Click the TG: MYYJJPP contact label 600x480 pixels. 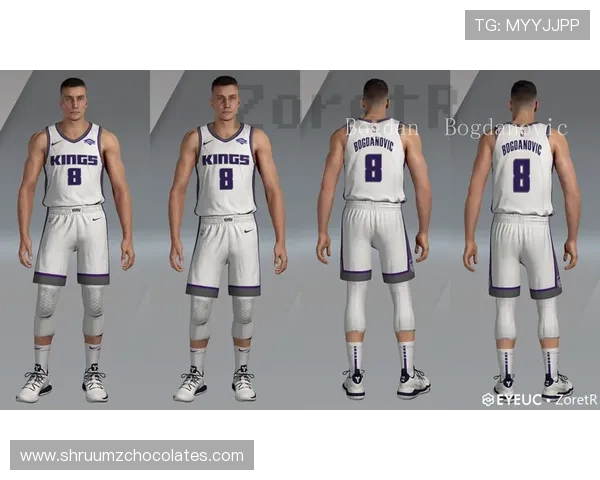(527, 24)
